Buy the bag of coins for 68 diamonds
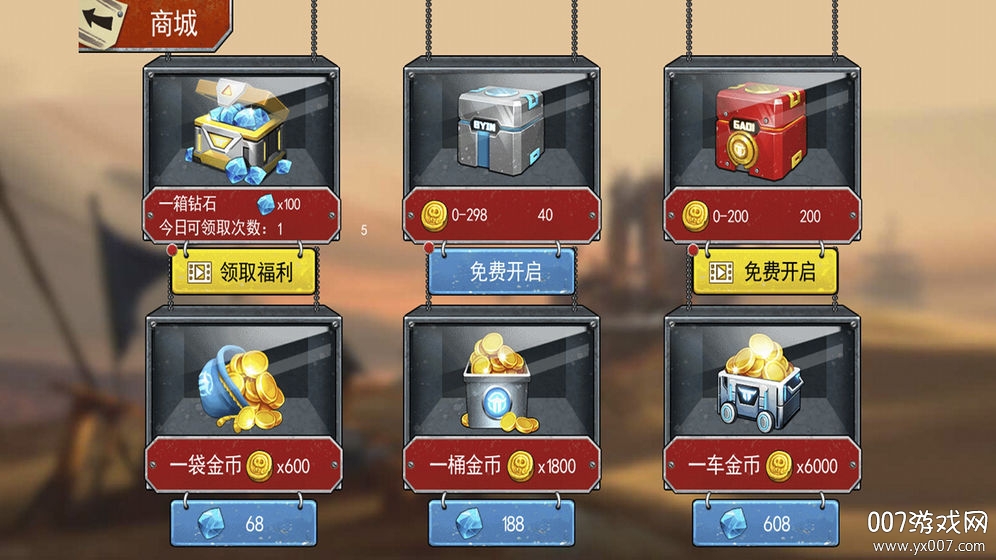This screenshot has width=996, height=560. point(243,524)
